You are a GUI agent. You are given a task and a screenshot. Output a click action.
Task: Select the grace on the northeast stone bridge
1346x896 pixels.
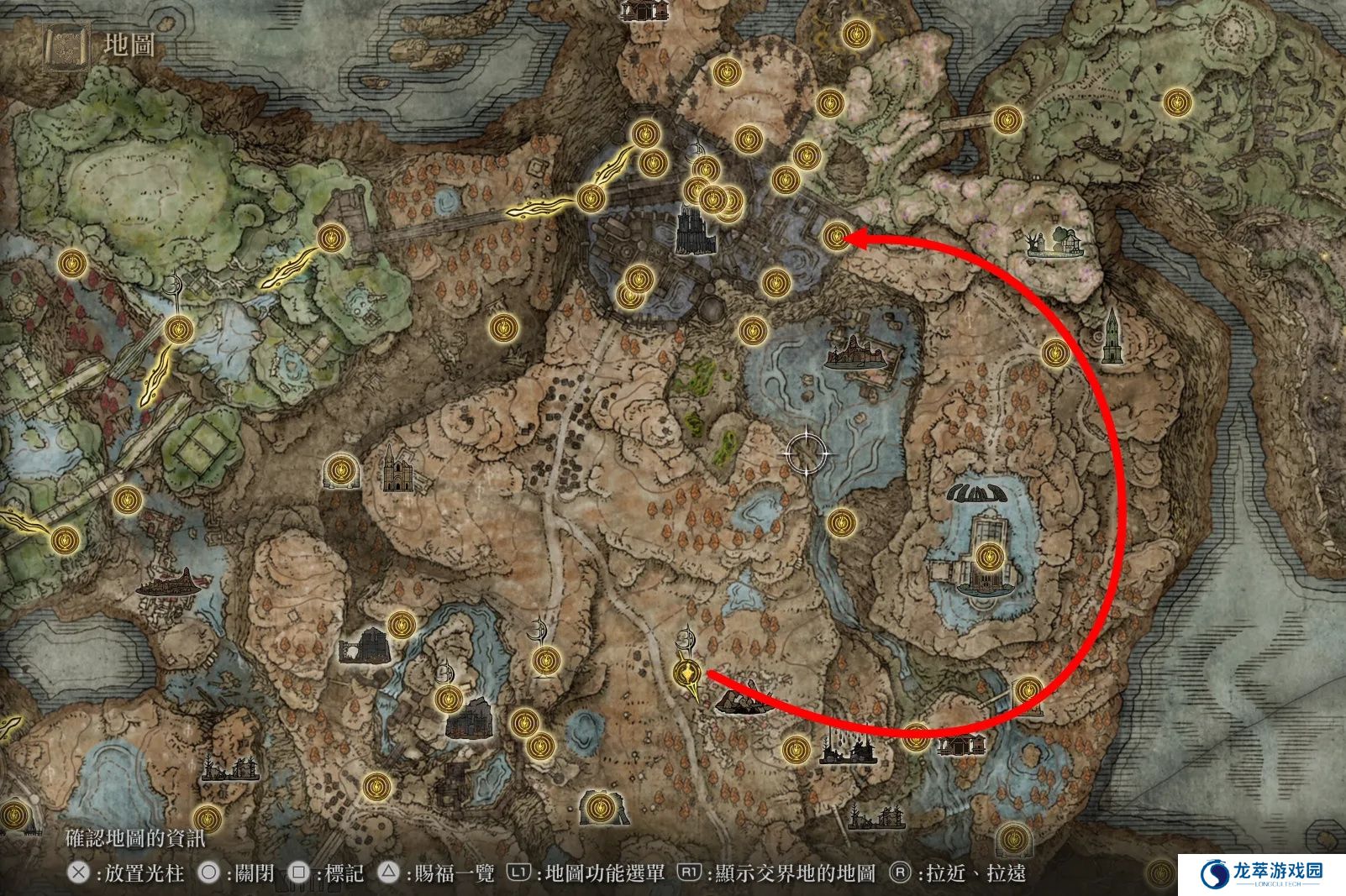coord(1007,120)
